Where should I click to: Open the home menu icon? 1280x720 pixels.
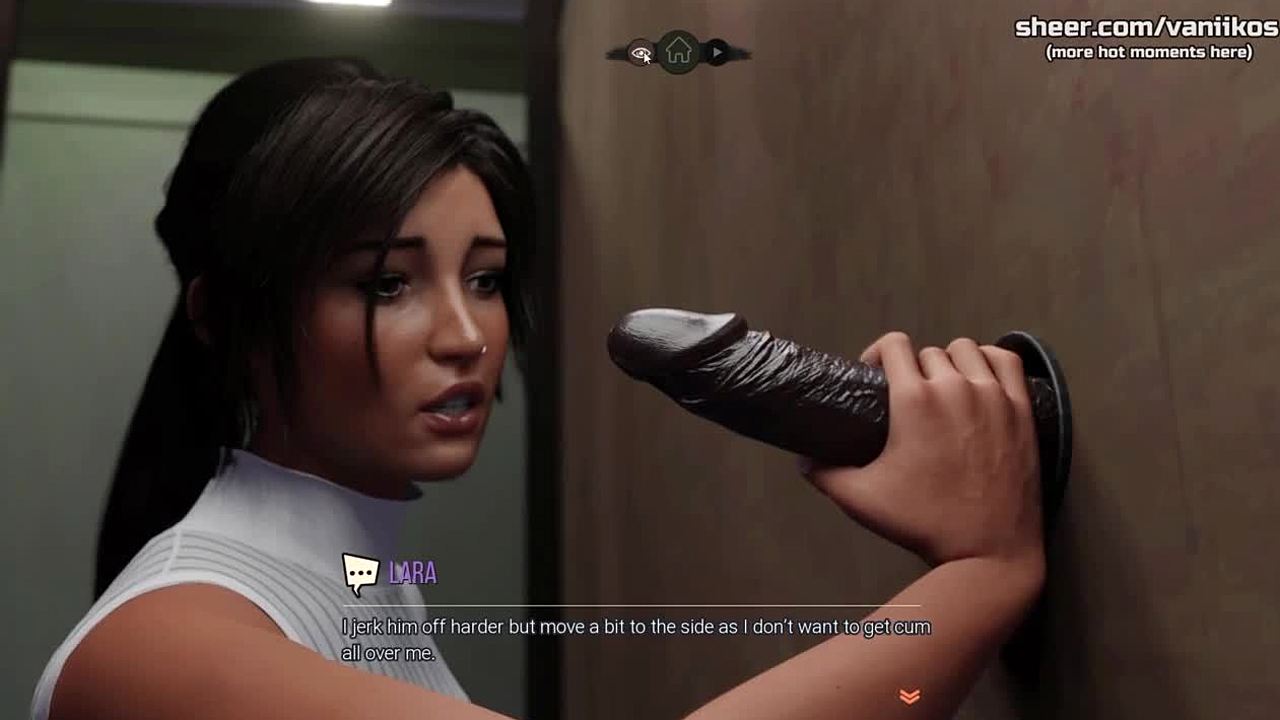tap(678, 51)
